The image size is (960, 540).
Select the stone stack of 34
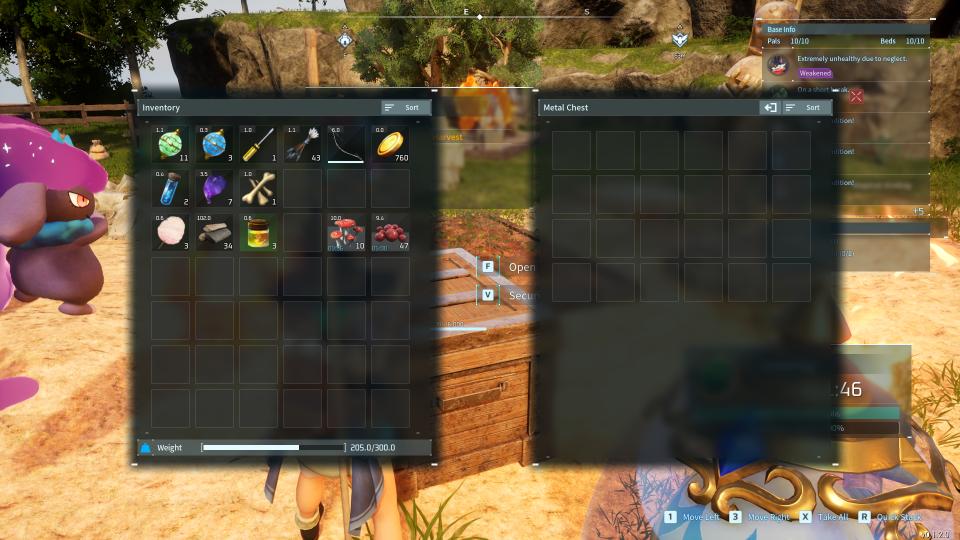coord(215,232)
